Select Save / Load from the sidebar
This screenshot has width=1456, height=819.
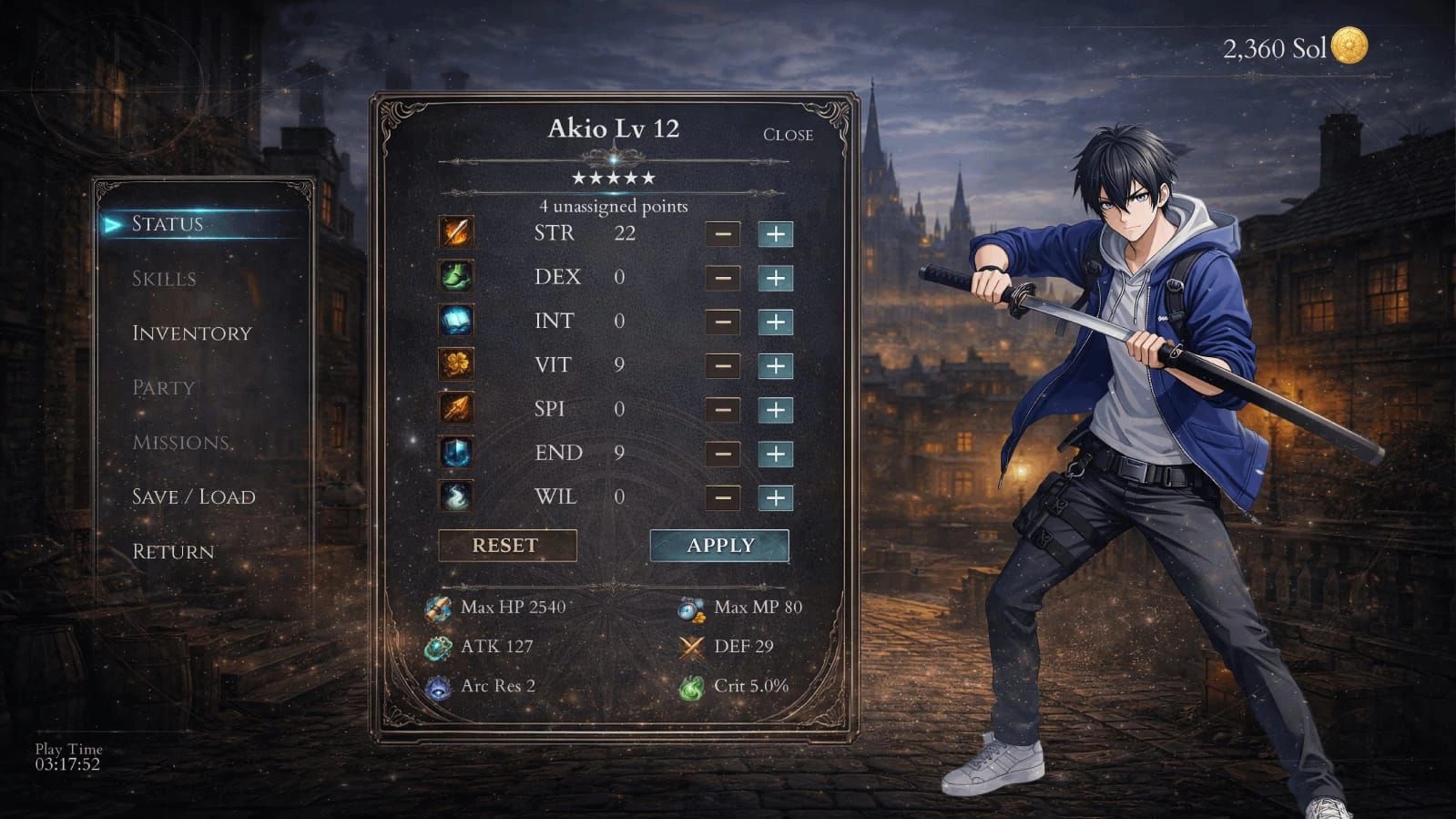[x=194, y=497]
